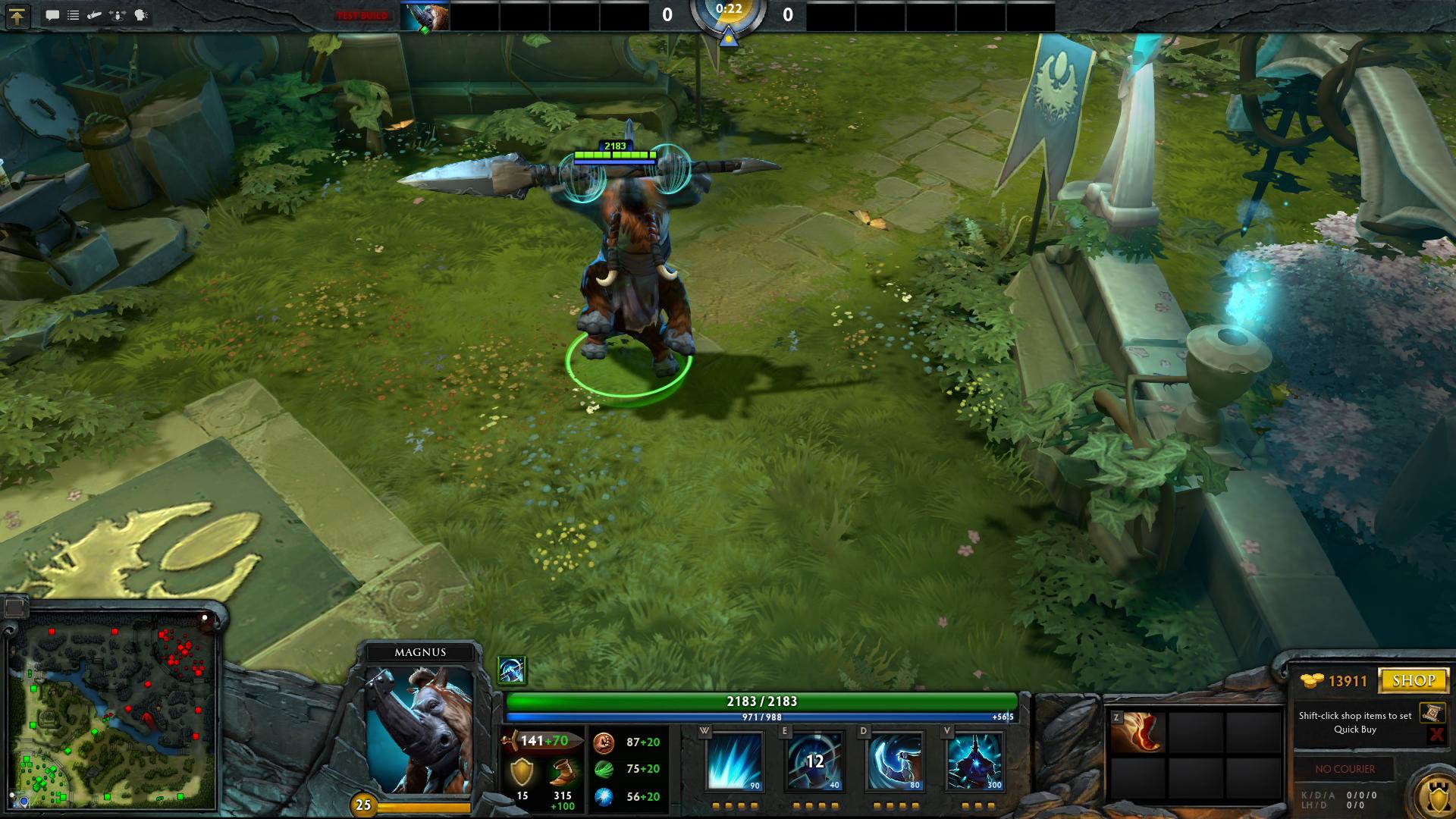This screenshot has width=1456, height=819.
Task: Click the Empower ability on cooldown
Action: tap(814, 761)
